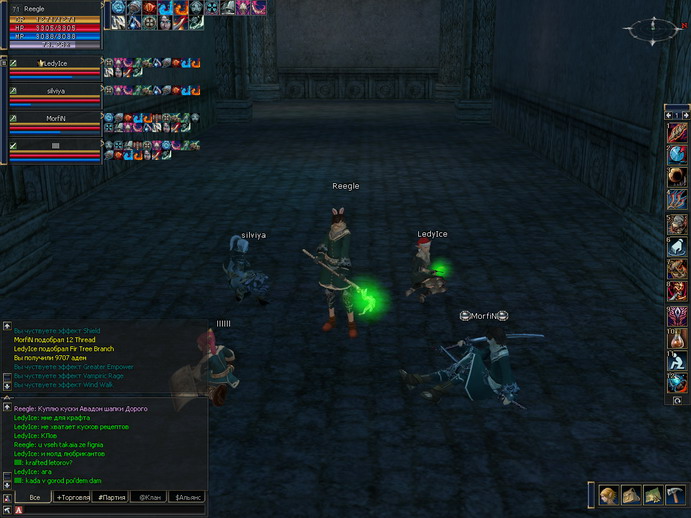Screen dimensions: 691x518
Task: Click the red A icon beside chat input
Action: pyautogui.click(x=19, y=510)
